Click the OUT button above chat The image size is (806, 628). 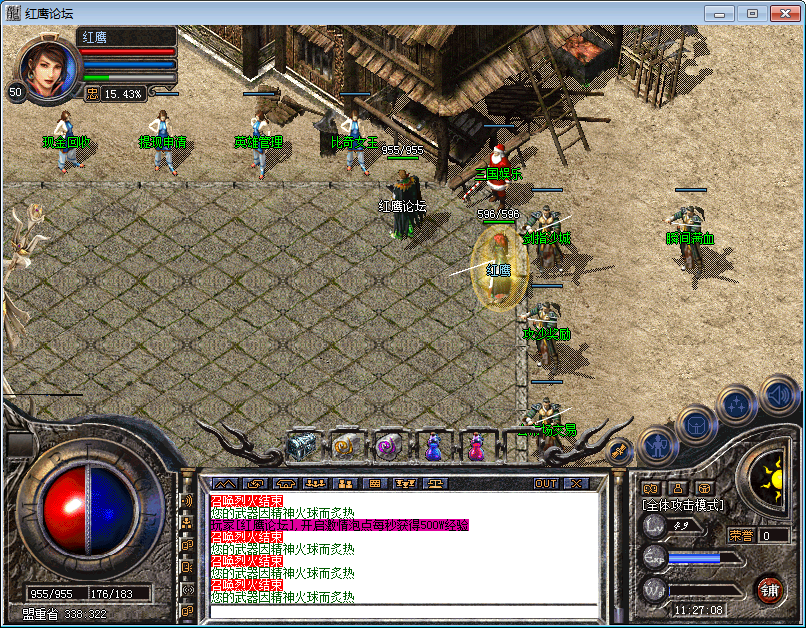545,484
